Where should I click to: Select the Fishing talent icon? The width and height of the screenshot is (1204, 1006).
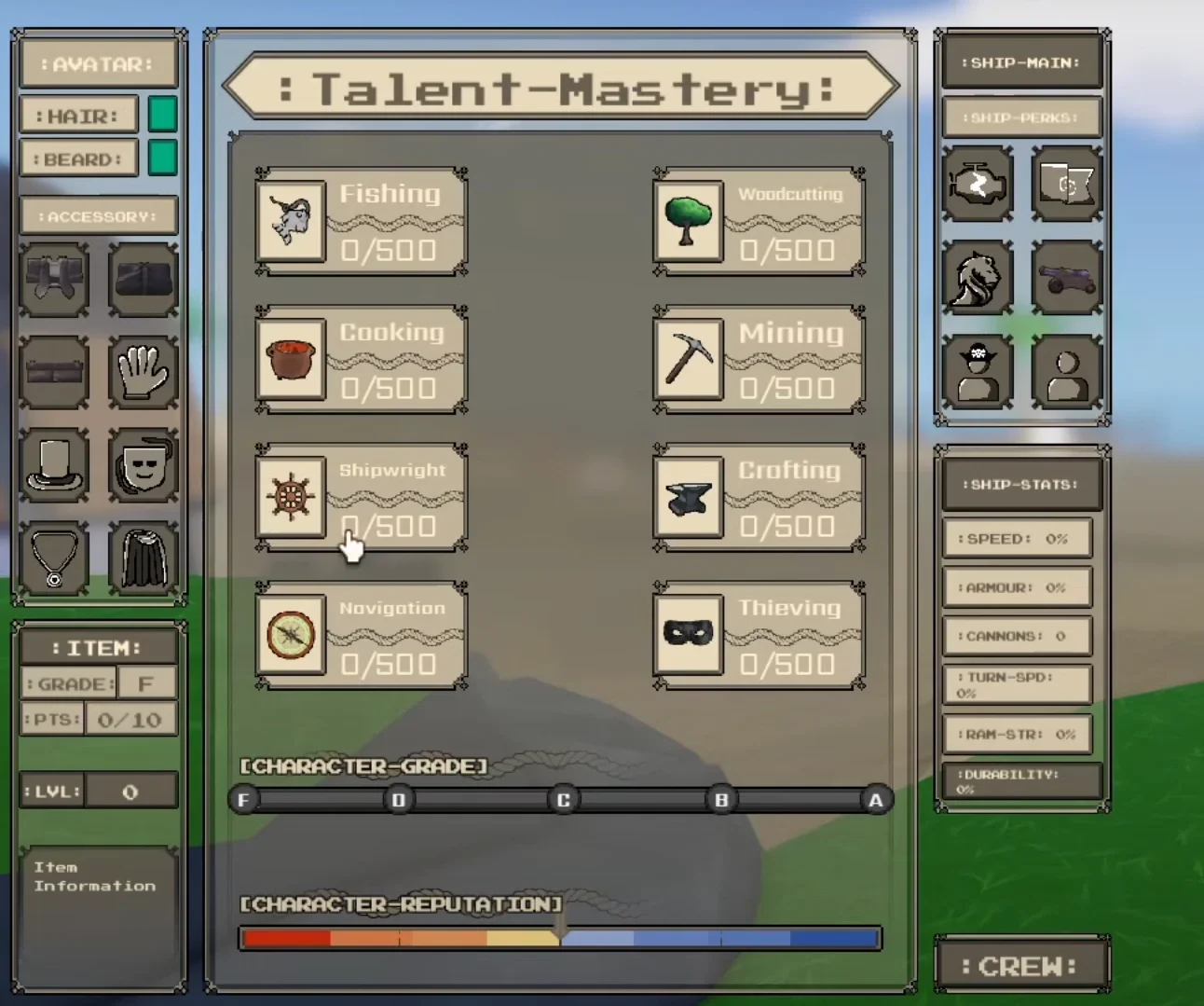290,222
